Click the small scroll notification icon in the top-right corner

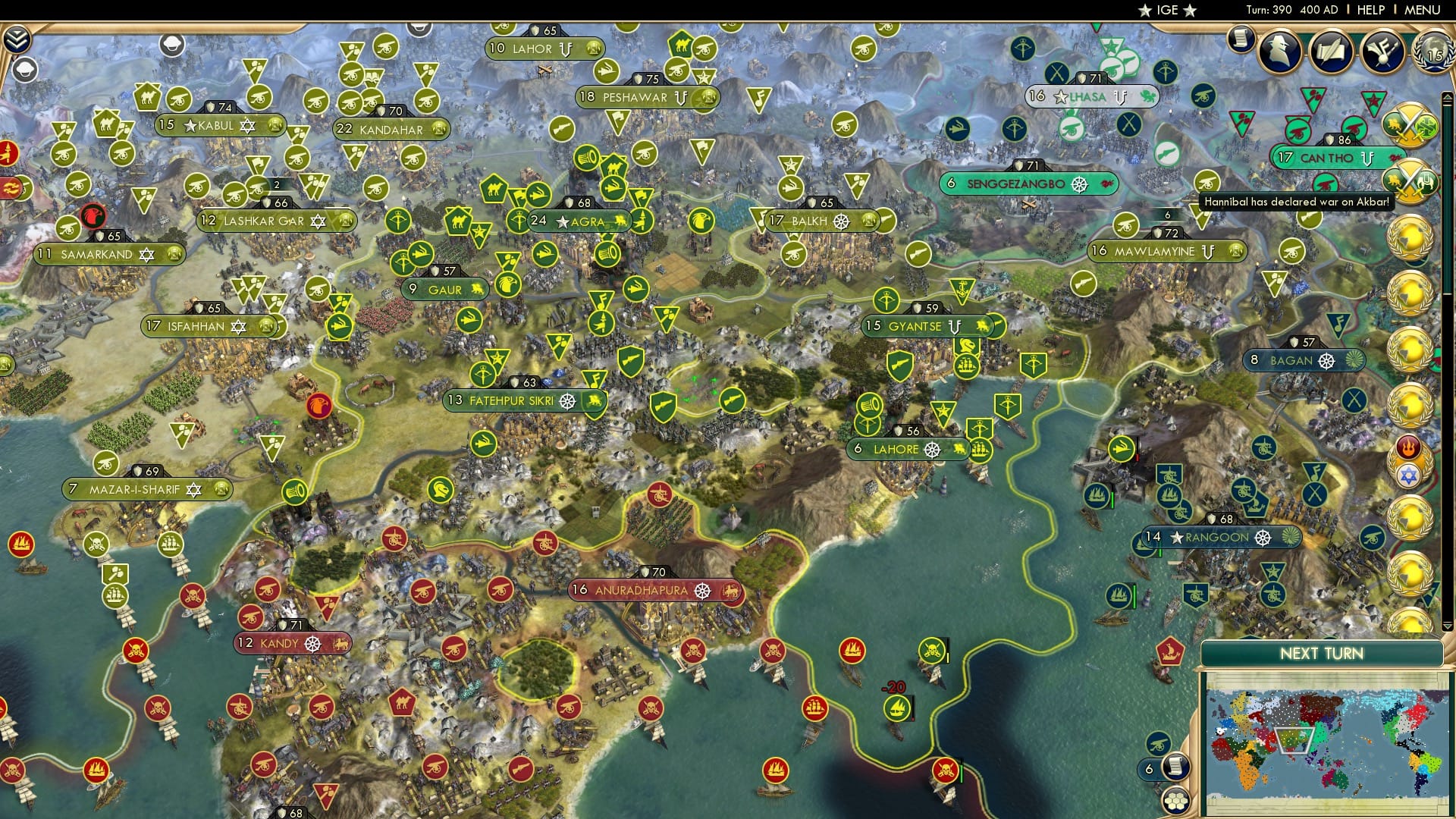click(x=1239, y=39)
